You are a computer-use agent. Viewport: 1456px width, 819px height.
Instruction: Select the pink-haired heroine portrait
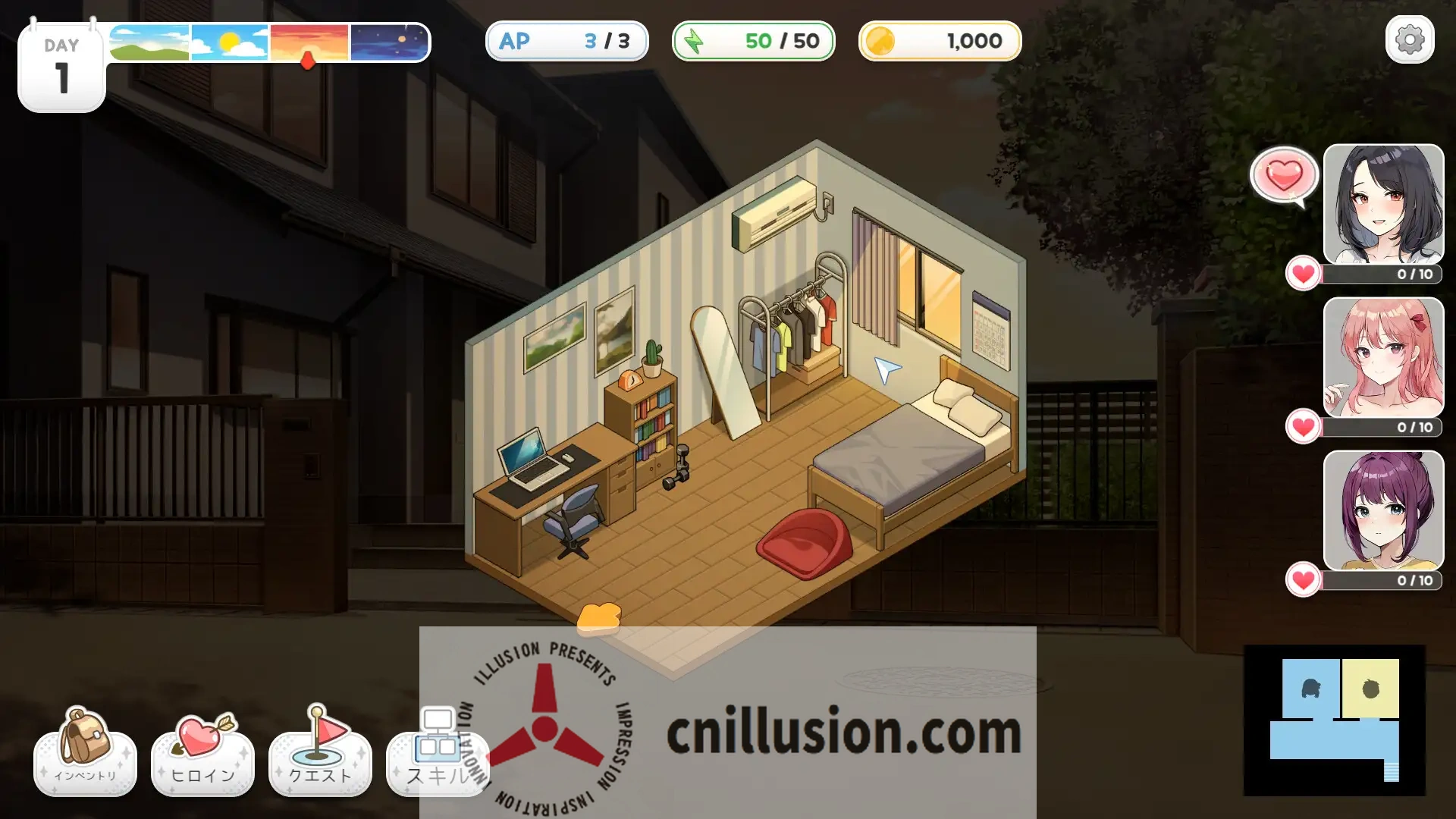coord(1383,356)
